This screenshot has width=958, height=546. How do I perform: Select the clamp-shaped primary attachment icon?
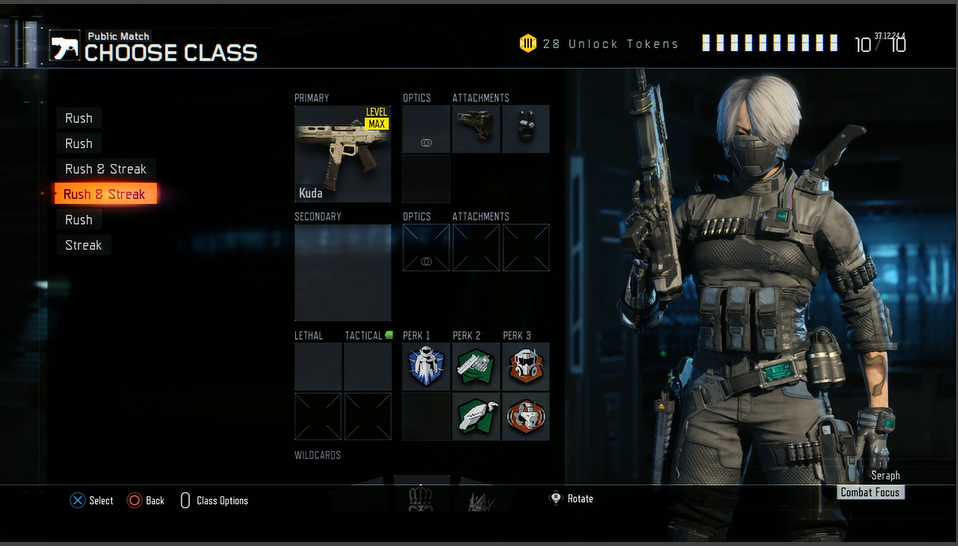click(525, 130)
